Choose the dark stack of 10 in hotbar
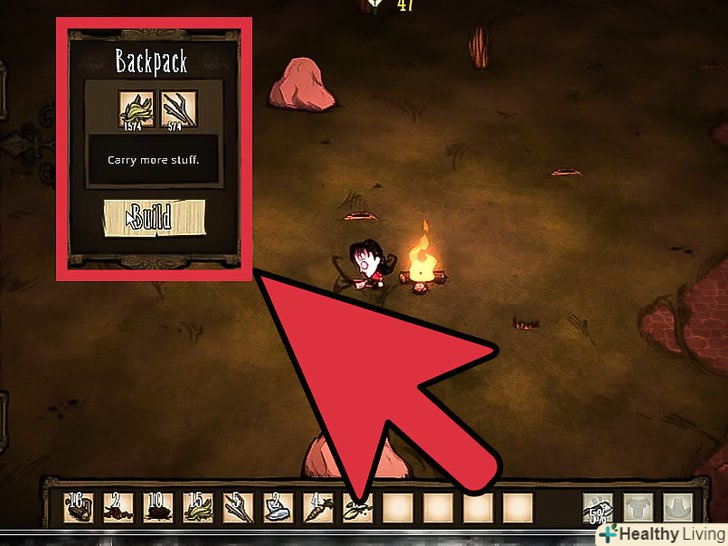 point(157,509)
